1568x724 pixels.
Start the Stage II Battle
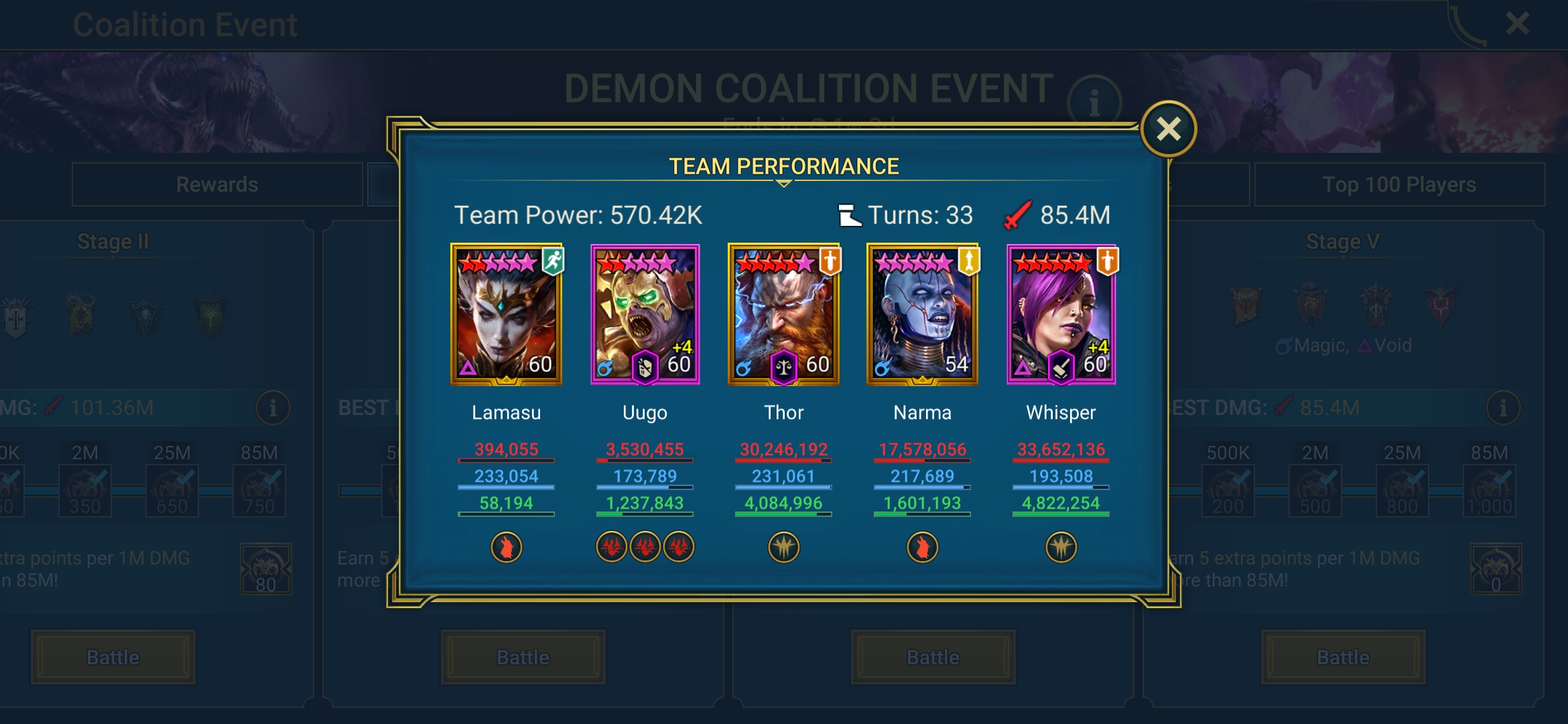point(113,657)
